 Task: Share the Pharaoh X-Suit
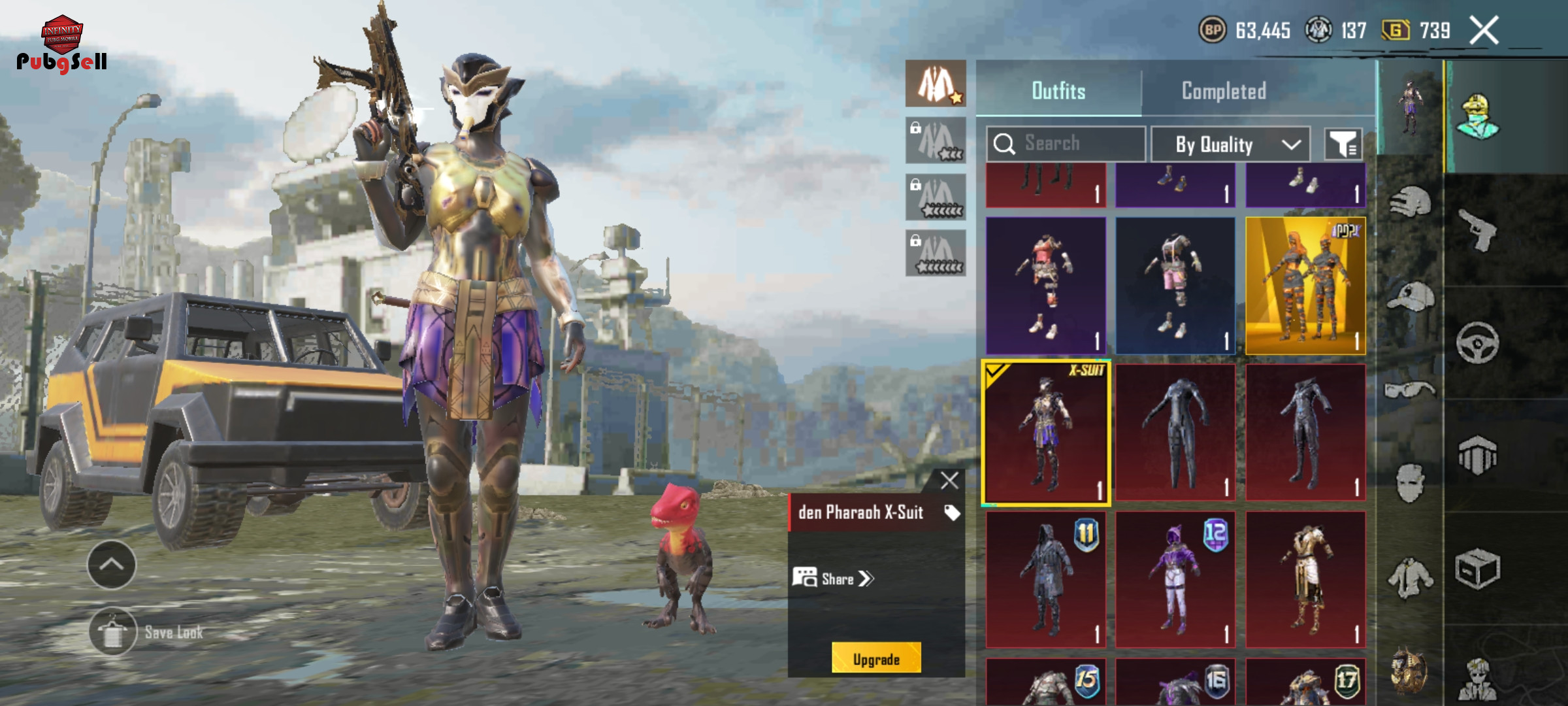(x=834, y=579)
